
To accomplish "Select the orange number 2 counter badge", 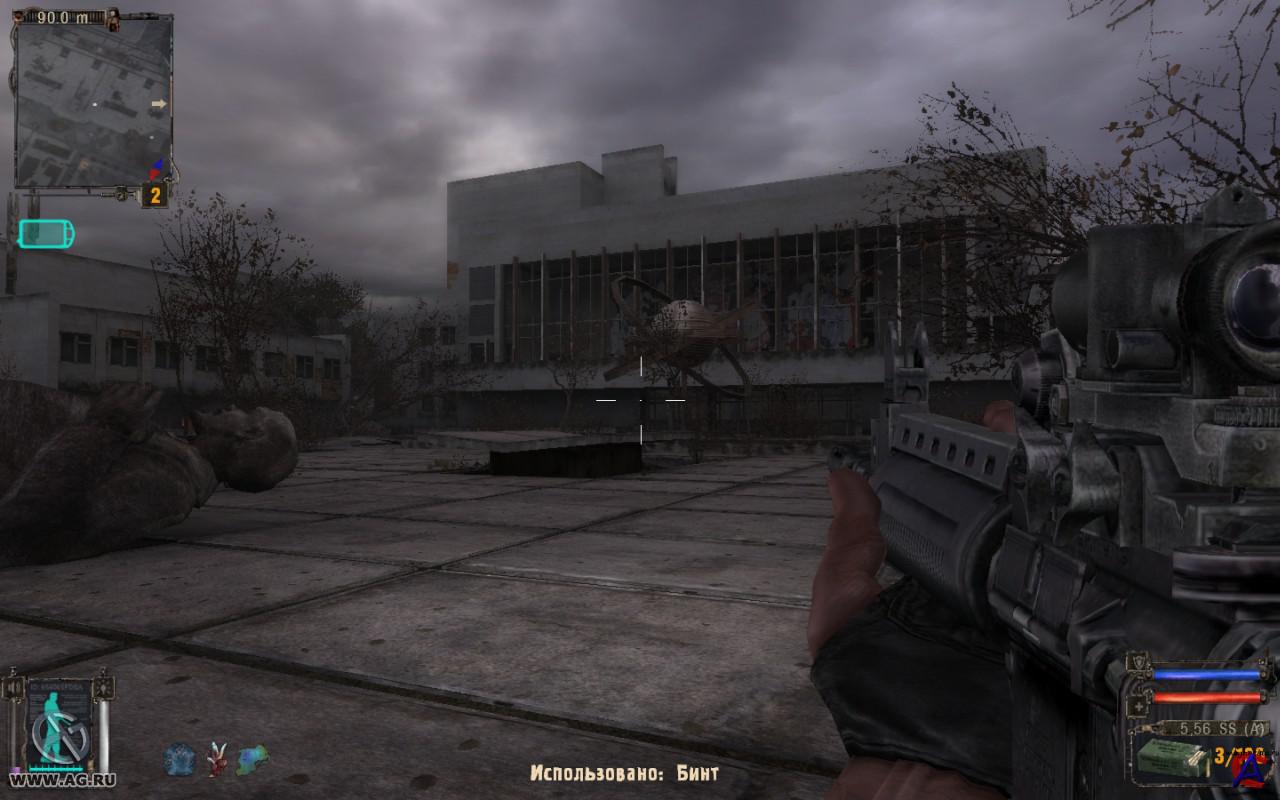I will click(155, 195).
